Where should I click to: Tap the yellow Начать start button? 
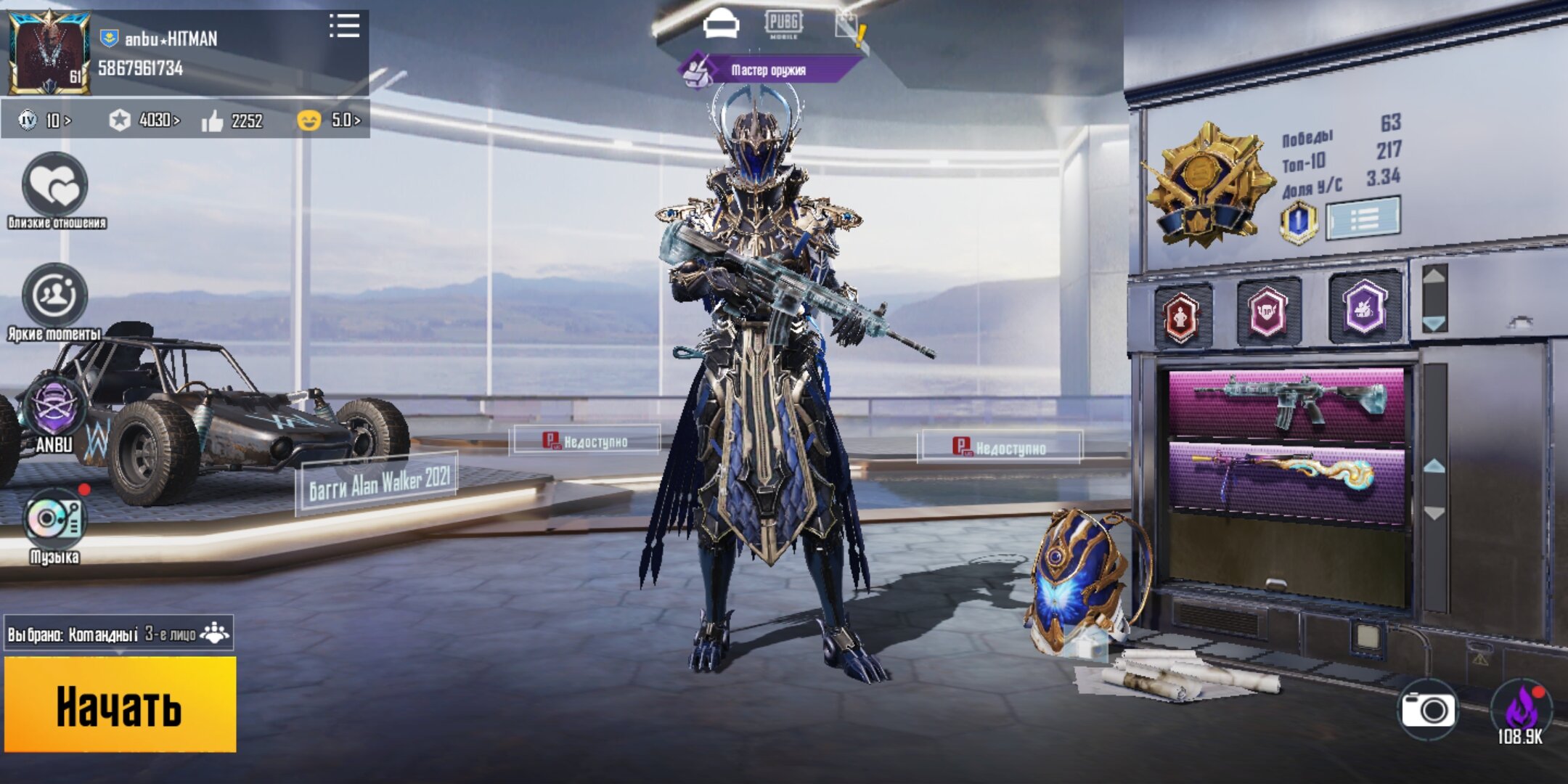pos(120,704)
